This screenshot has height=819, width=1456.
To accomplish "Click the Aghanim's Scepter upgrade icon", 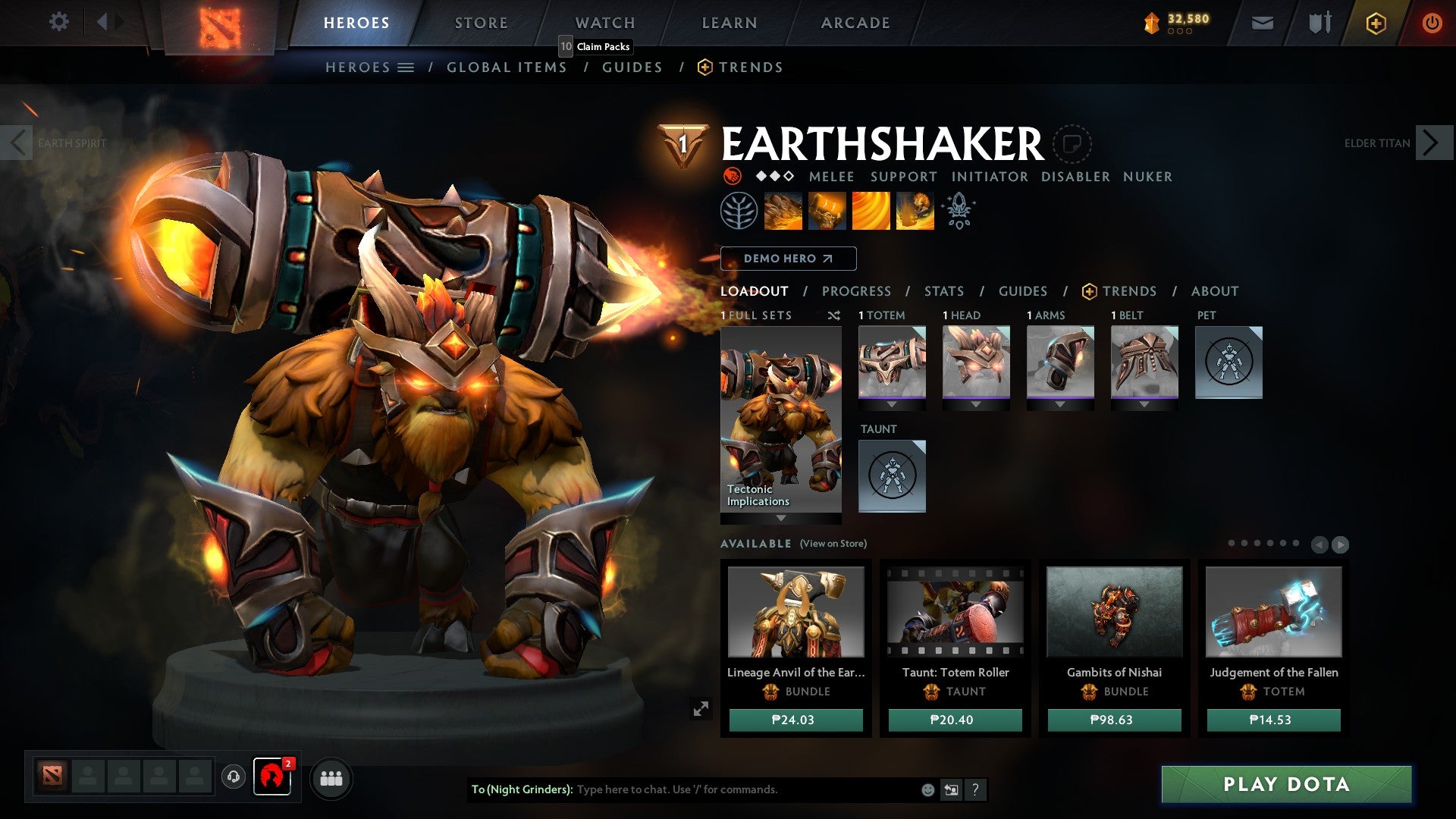I will tap(958, 211).
